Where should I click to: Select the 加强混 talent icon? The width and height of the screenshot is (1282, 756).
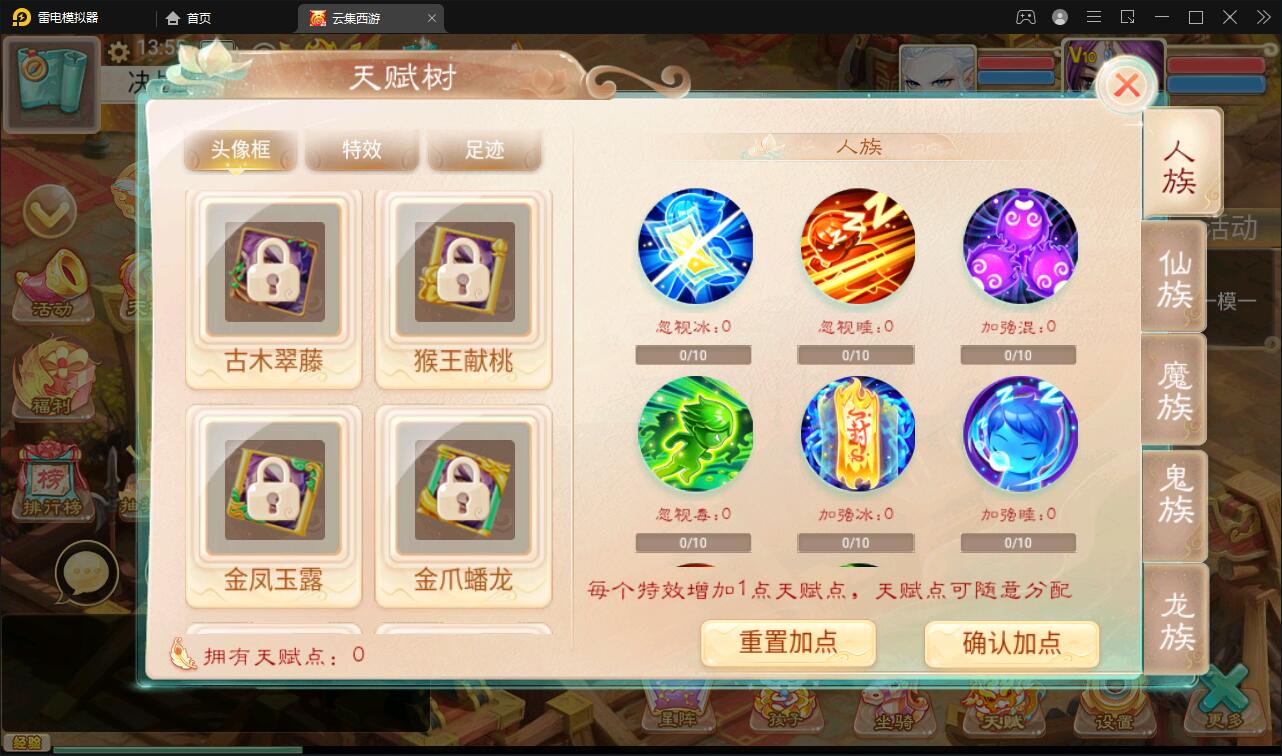point(1018,245)
